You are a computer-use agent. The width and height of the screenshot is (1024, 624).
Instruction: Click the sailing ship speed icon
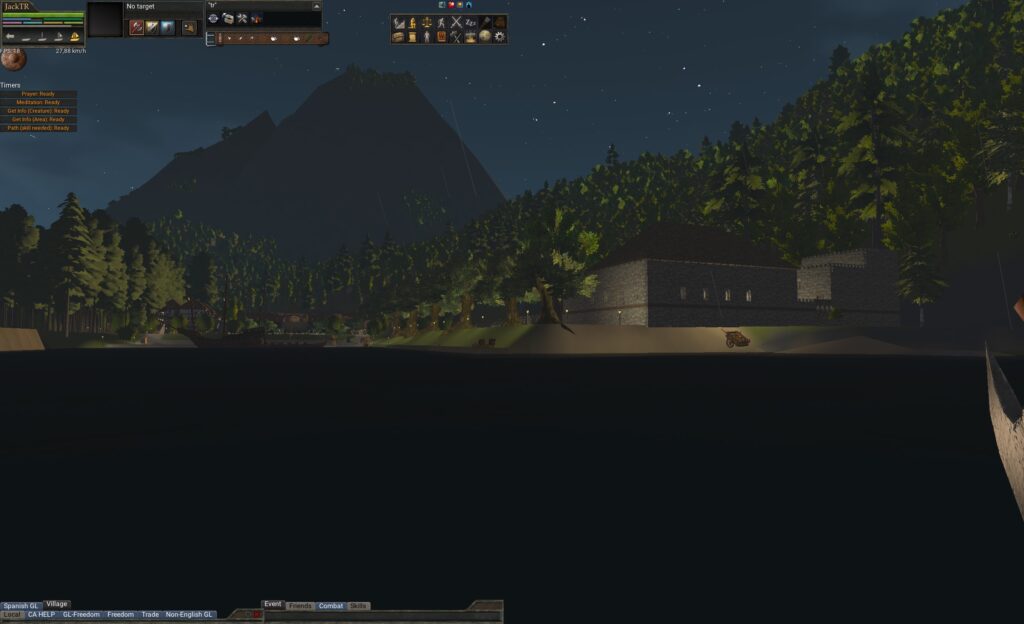(74, 37)
